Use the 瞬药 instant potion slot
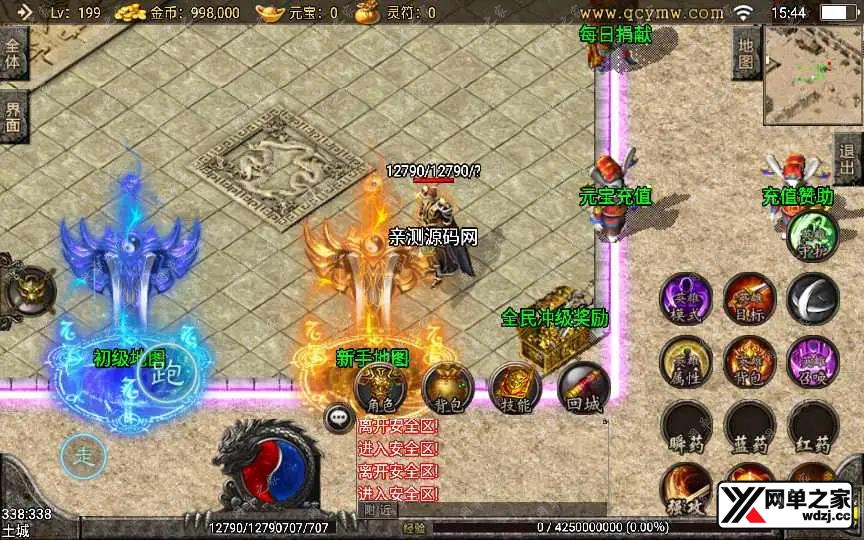 coord(686,428)
